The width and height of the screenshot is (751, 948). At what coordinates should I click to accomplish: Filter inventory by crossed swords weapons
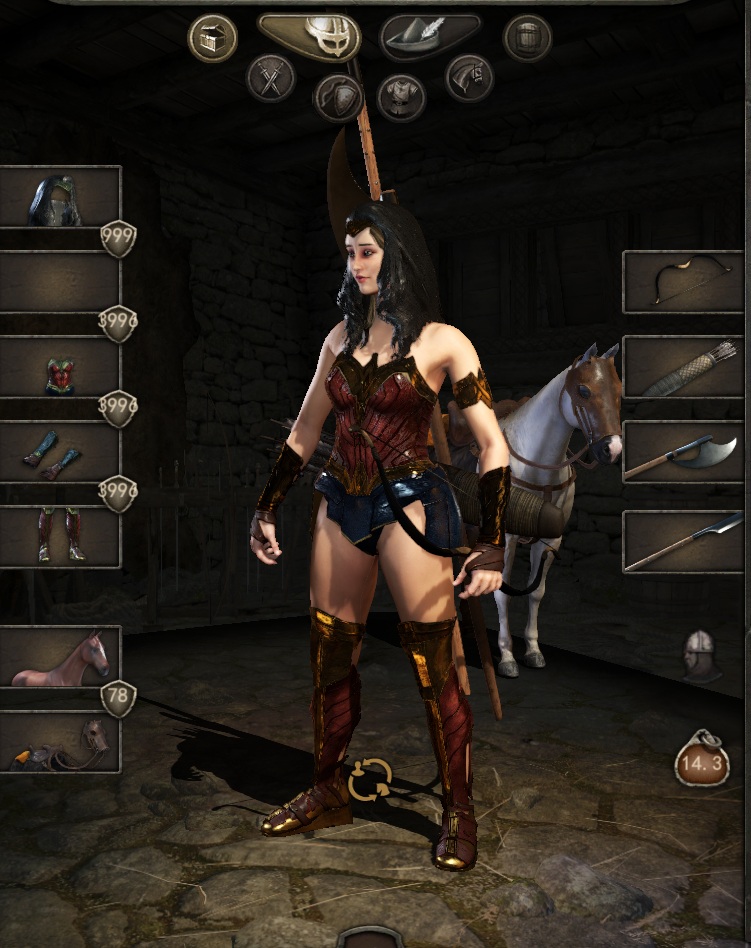271,78
